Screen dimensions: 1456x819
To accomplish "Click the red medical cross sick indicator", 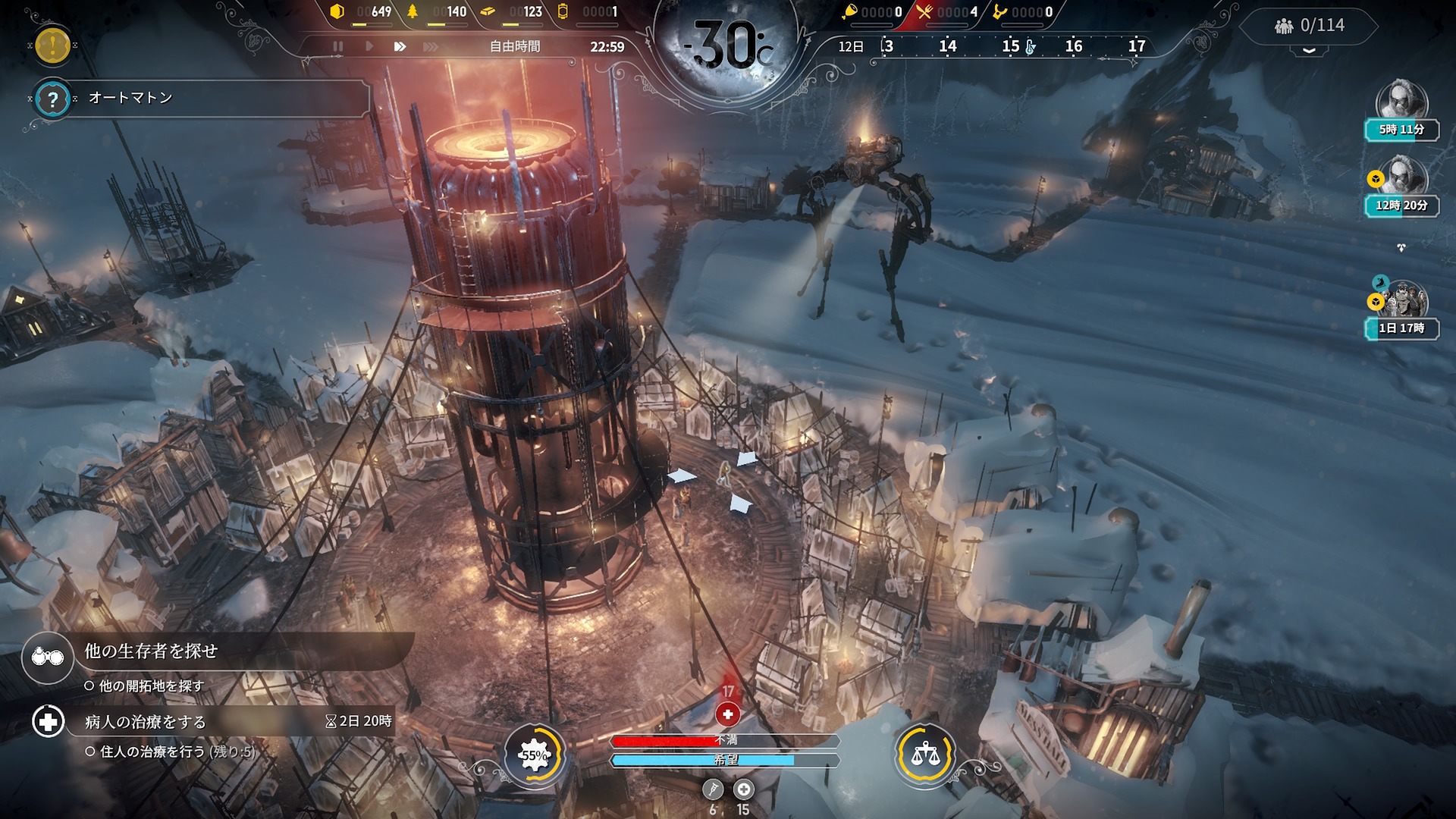I will tap(727, 714).
